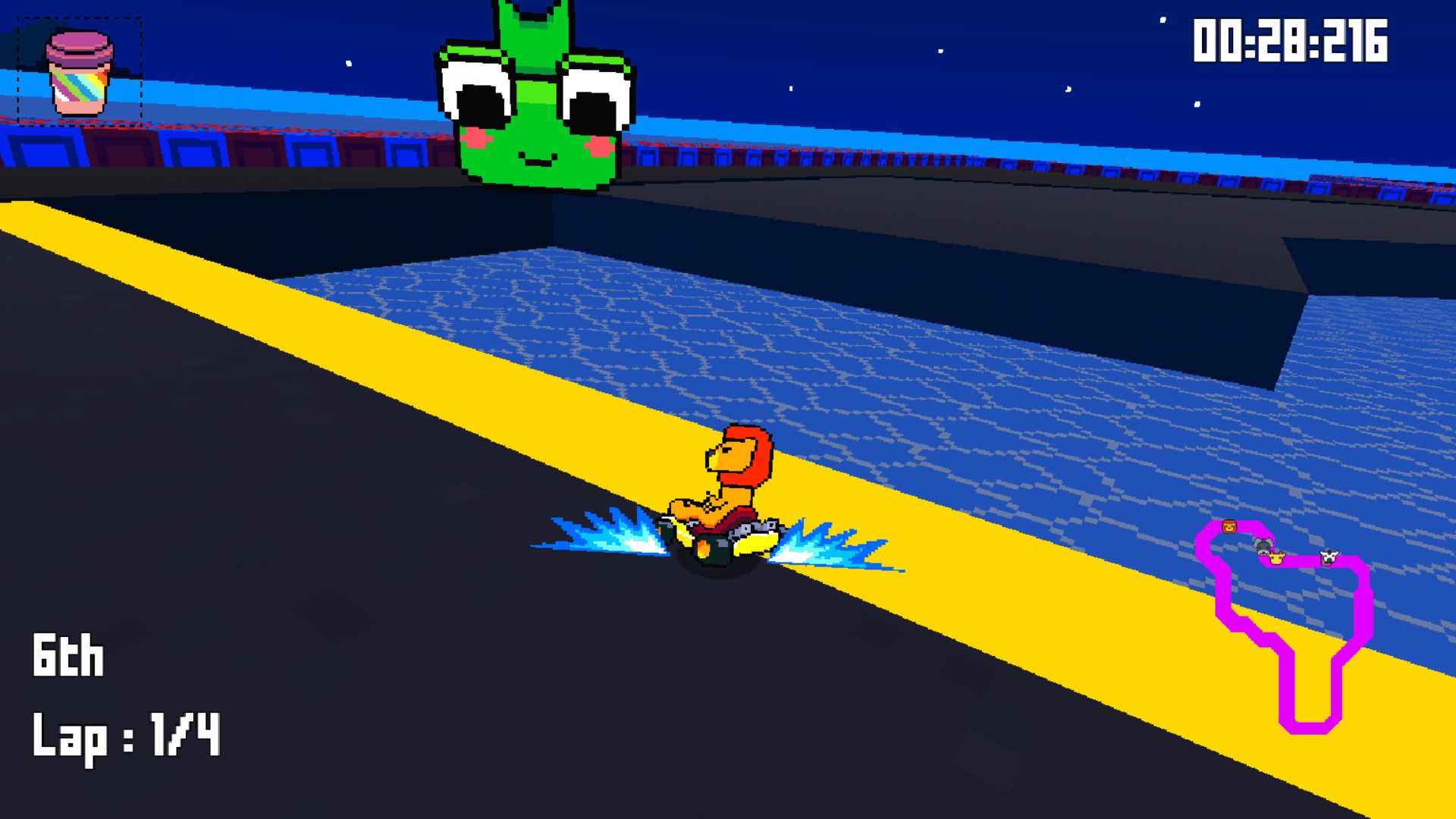Click the gray dog racer icon on the minimap
1456x819 pixels.
1263,546
